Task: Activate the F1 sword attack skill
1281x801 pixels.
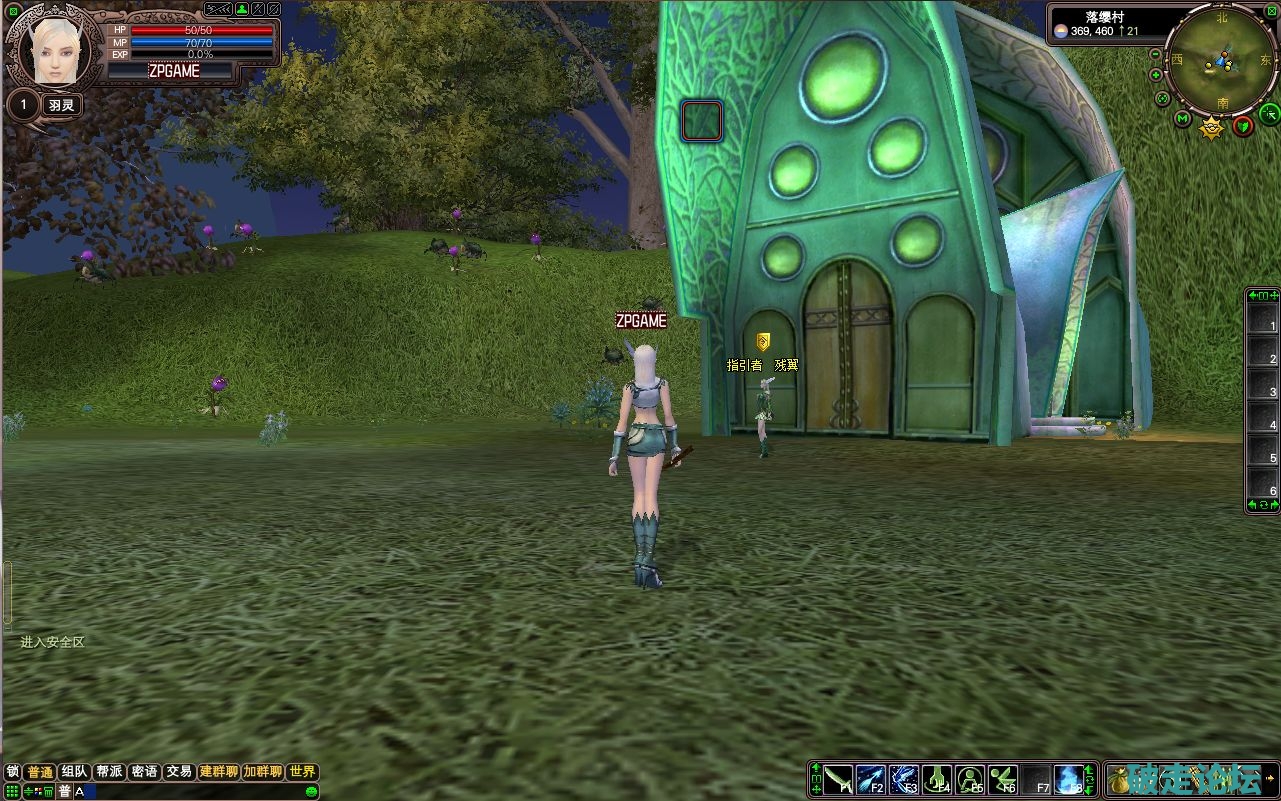Action: [x=838, y=779]
